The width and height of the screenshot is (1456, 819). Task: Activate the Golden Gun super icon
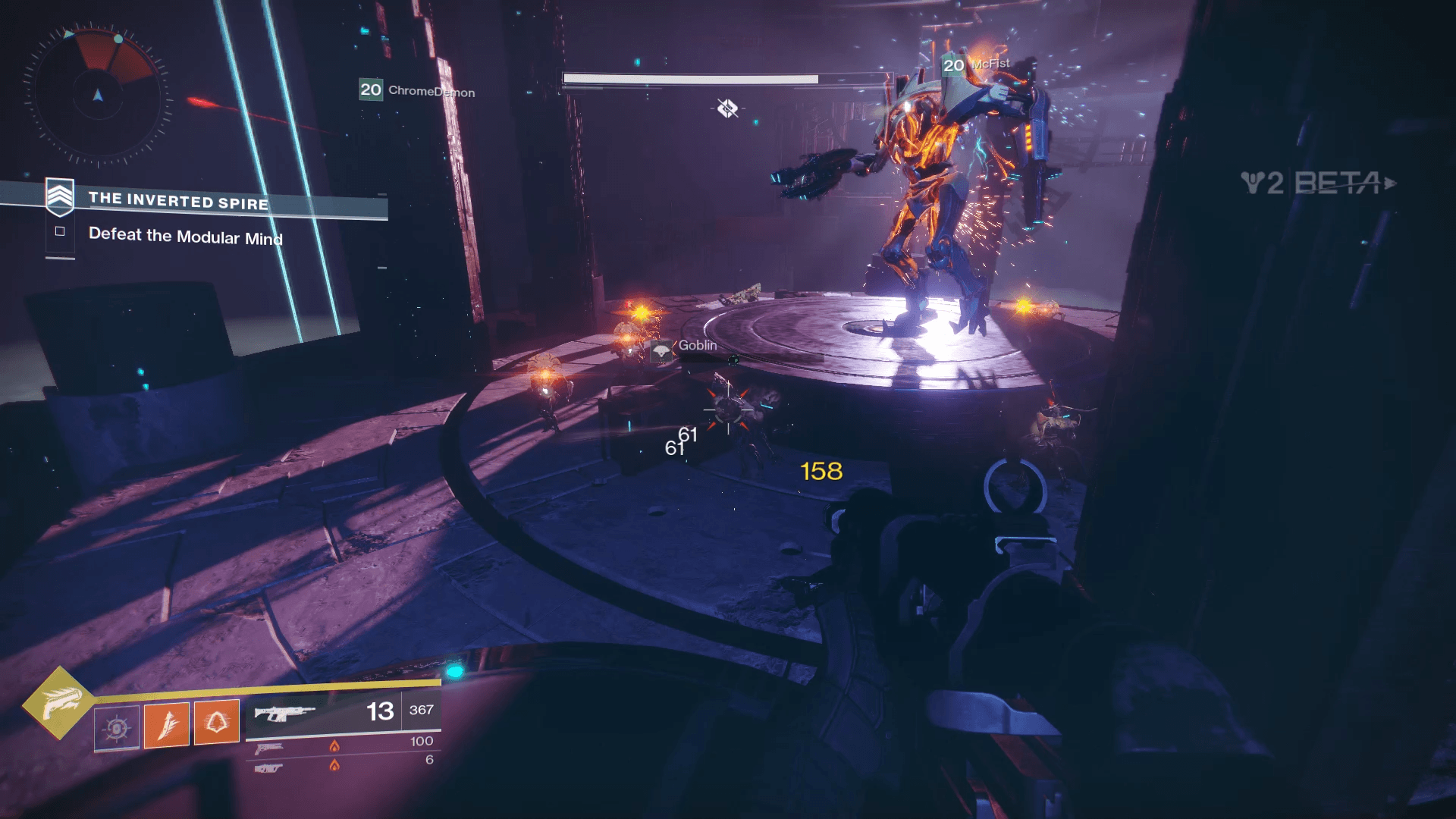pos(59,703)
